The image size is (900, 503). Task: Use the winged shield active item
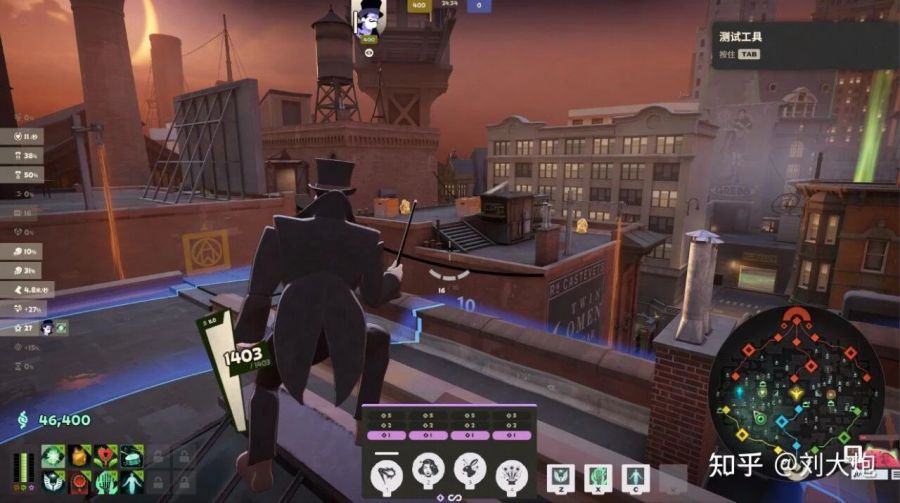[x=560, y=475]
